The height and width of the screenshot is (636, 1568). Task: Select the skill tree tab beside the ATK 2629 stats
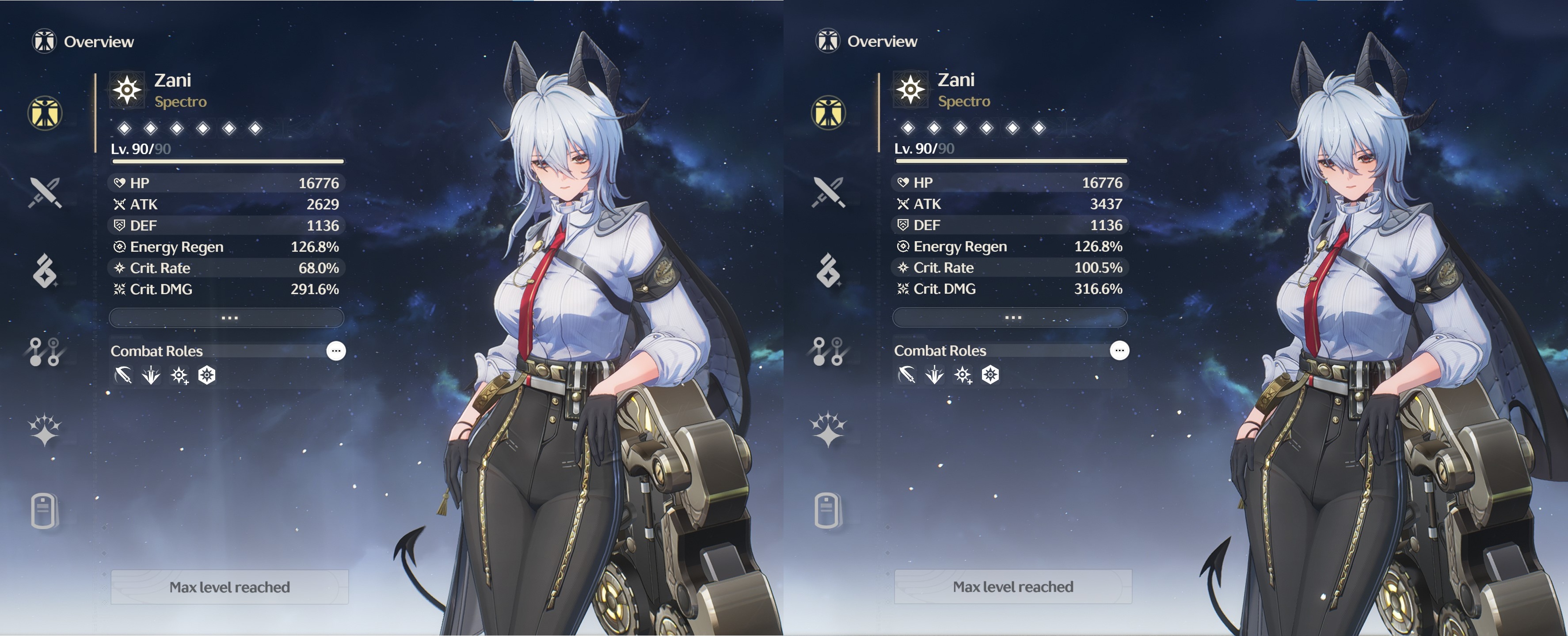click(45, 352)
